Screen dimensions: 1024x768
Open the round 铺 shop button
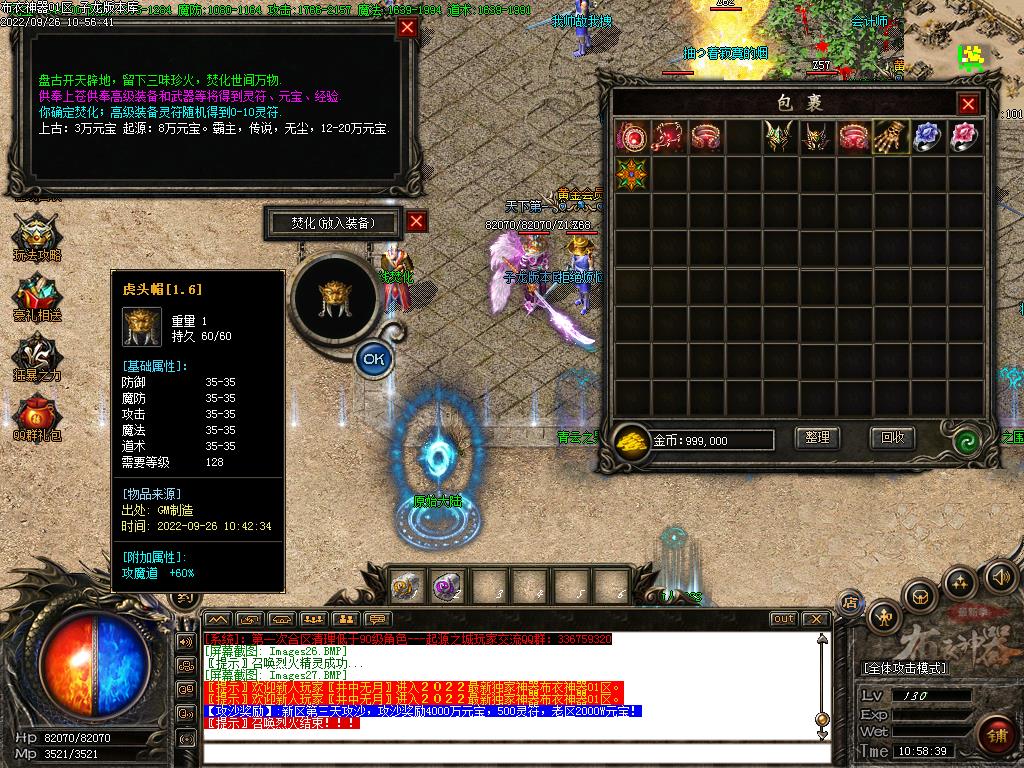[x=994, y=734]
